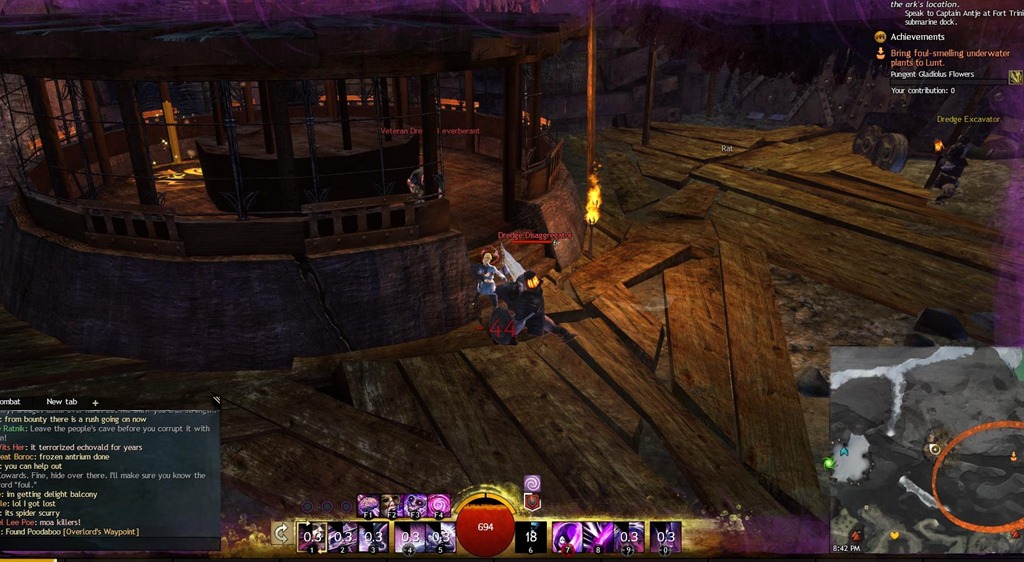Screen dimensions: 1024x562
Task: Activate utility skill in slot 7
Action: [x=568, y=536]
